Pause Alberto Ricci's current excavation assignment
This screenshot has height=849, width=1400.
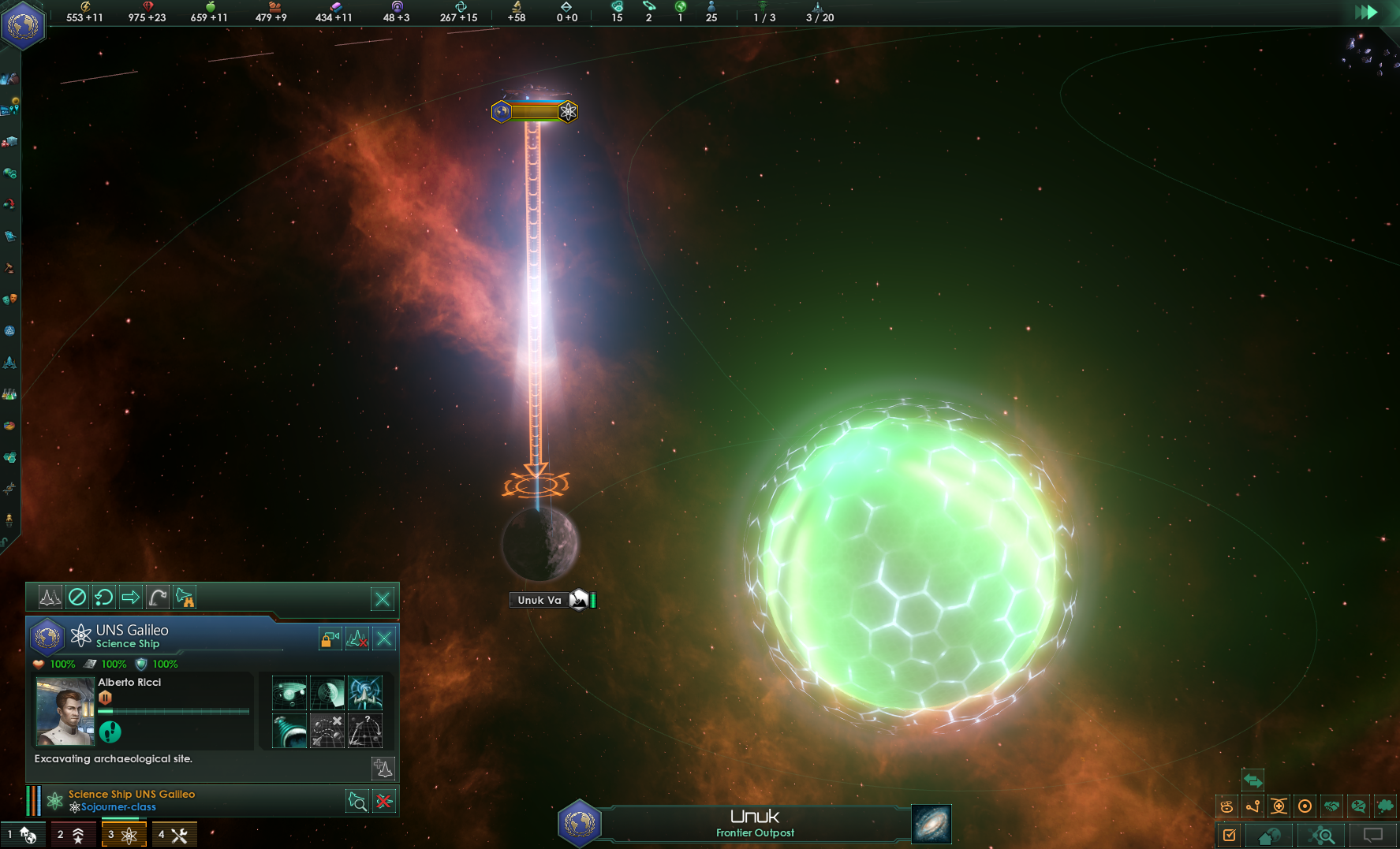(x=105, y=698)
